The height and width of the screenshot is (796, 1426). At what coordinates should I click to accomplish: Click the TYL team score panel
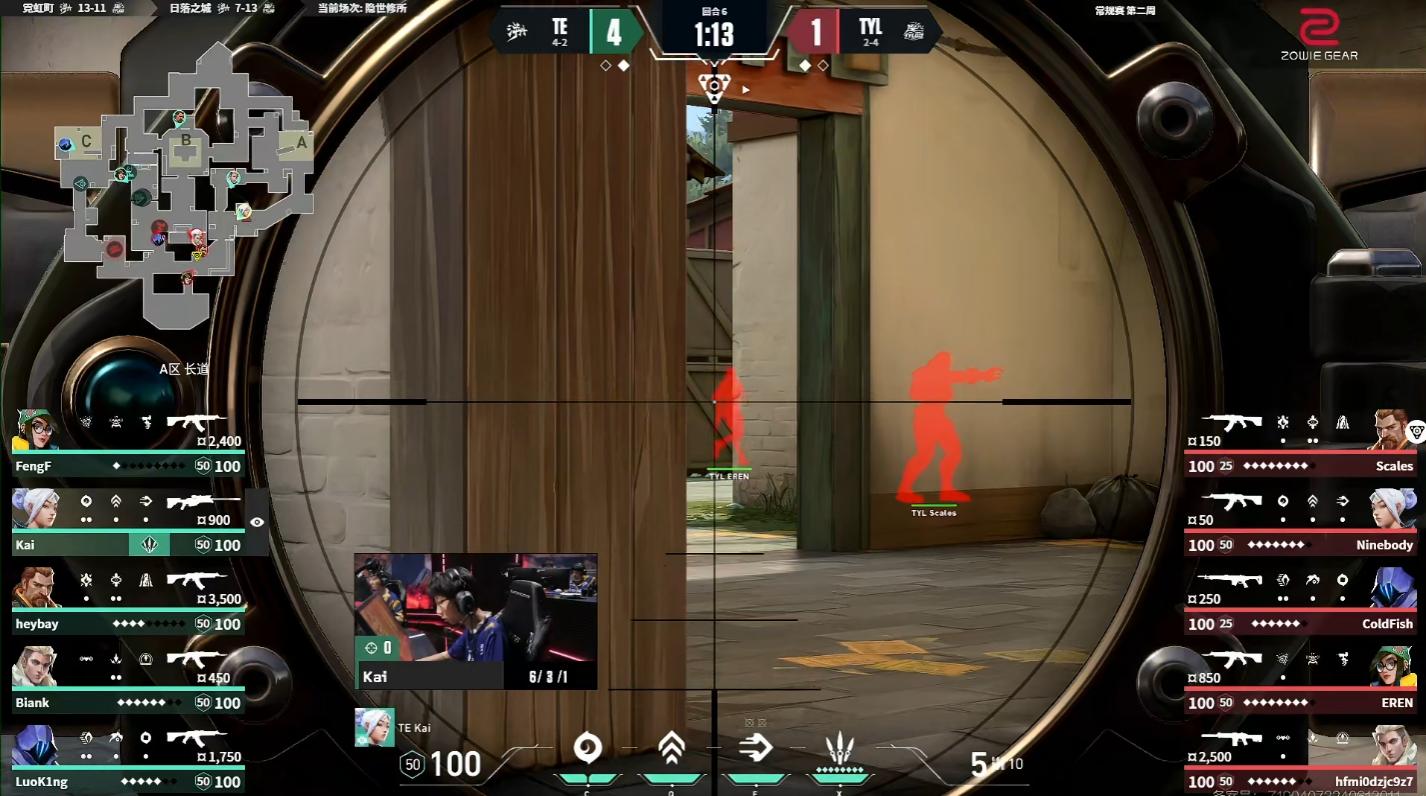point(860,31)
